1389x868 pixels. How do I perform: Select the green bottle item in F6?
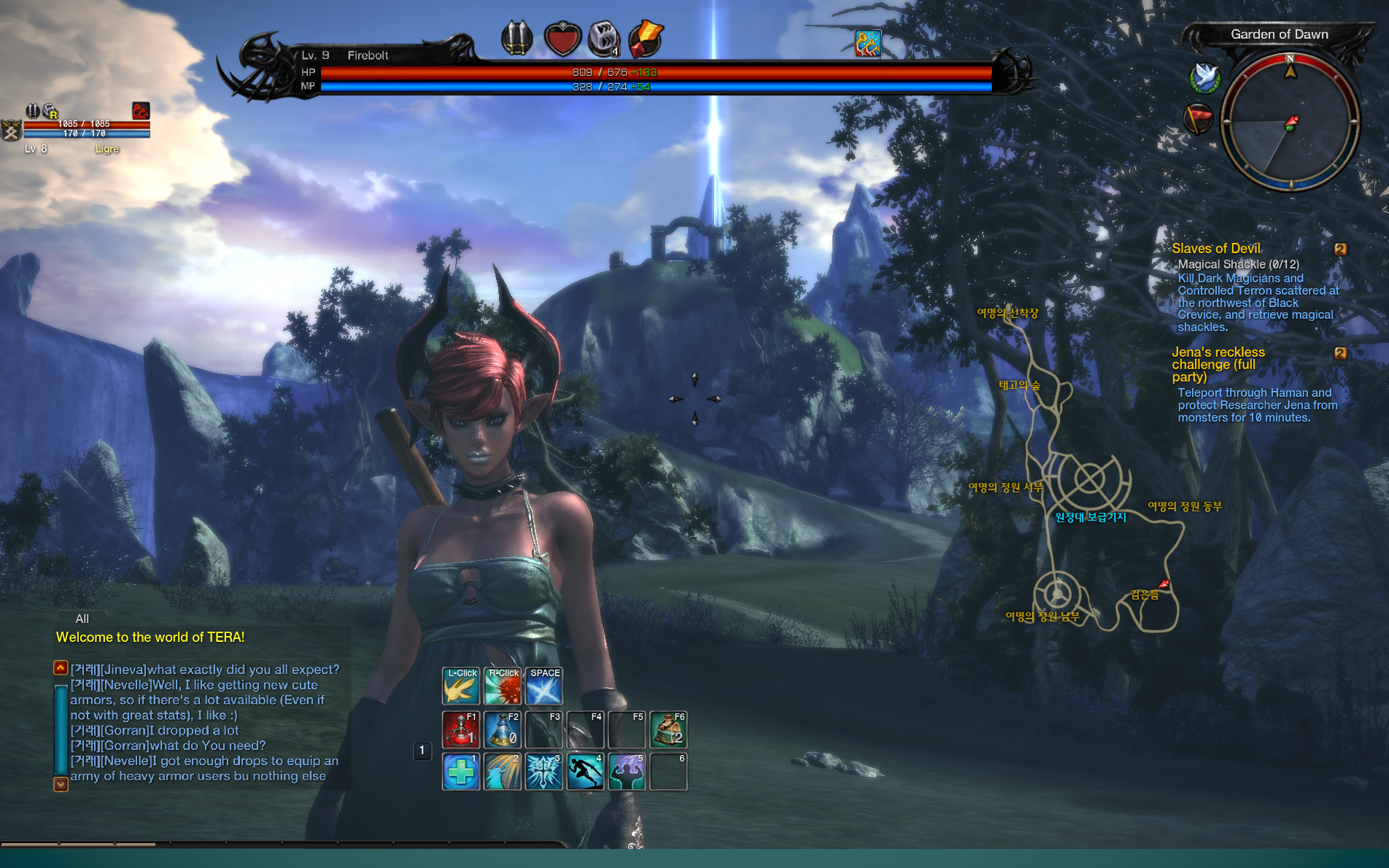click(668, 729)
